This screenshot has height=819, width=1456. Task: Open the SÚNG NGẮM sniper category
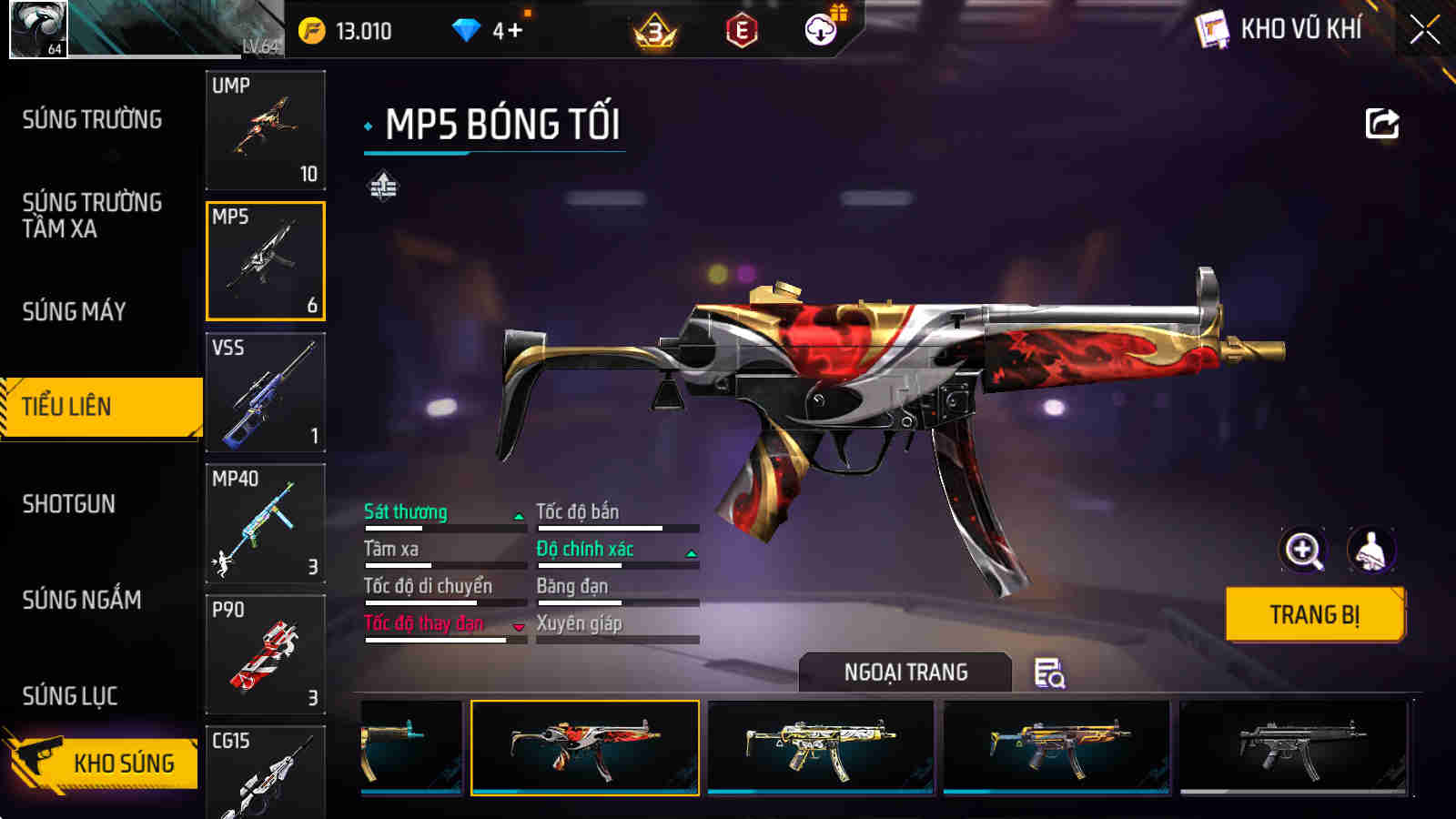click(x=82, y=600)
